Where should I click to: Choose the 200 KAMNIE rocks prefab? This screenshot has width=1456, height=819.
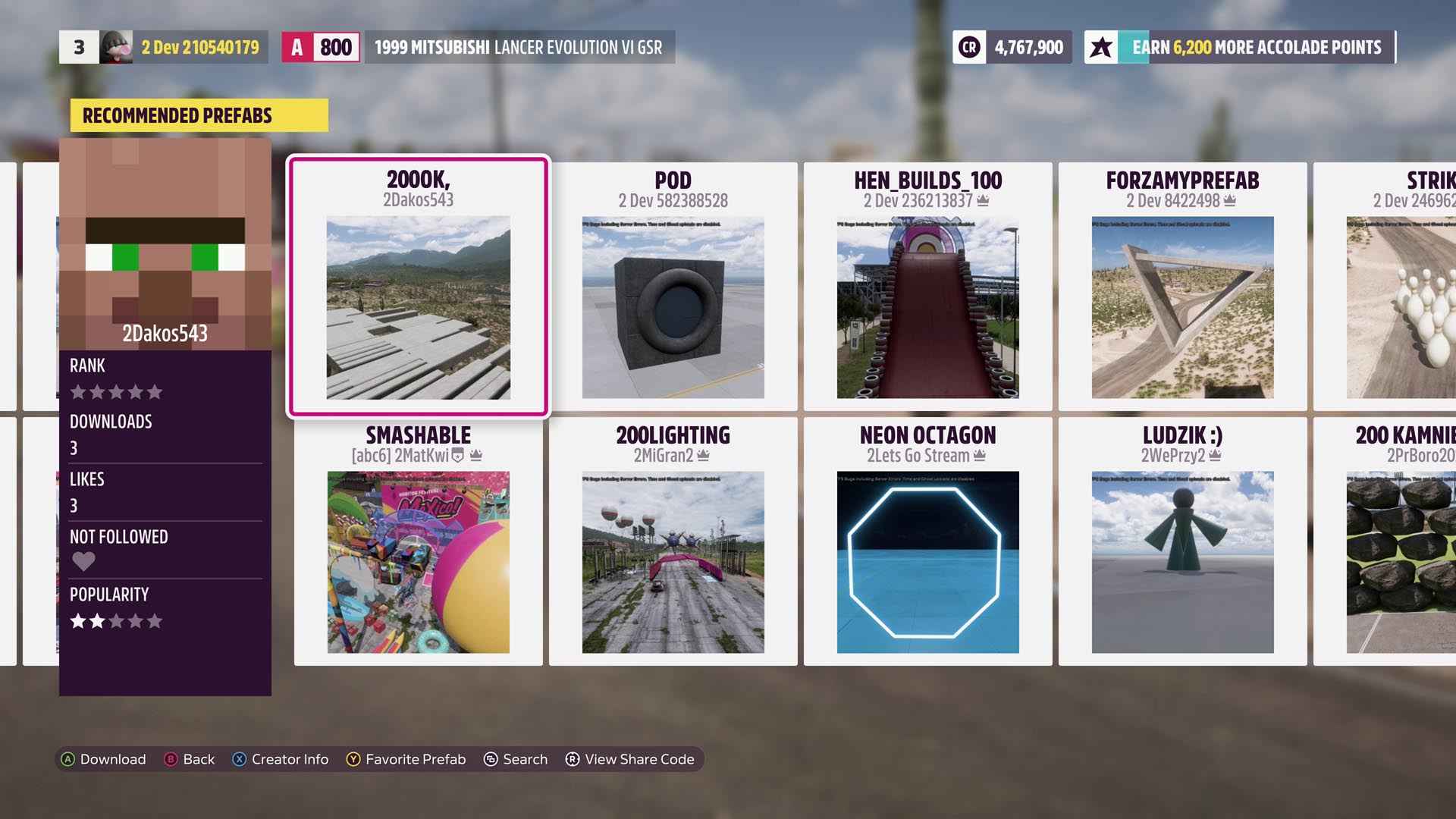(x=1395, y=541)
